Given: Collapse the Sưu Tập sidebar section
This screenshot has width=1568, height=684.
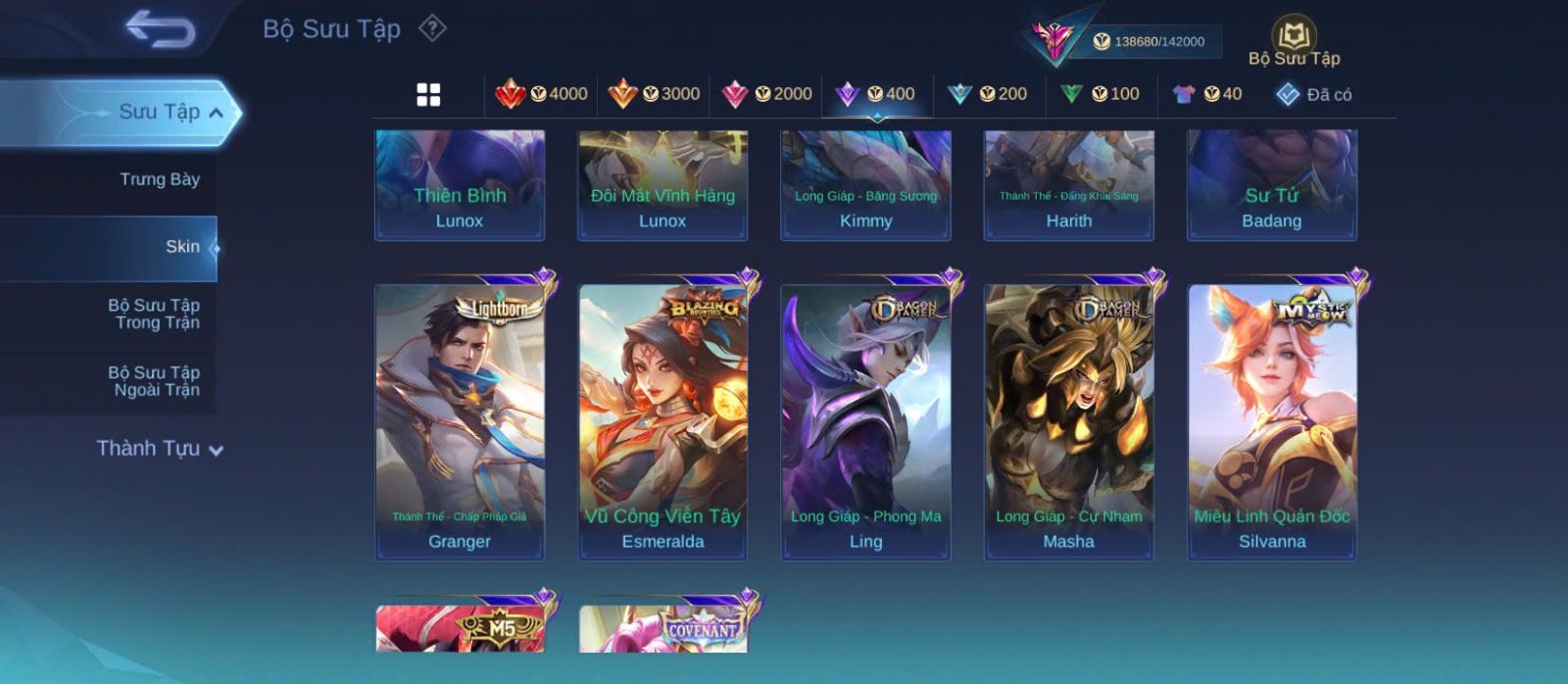Looking at the screenshot, I should tap(217, 113).
